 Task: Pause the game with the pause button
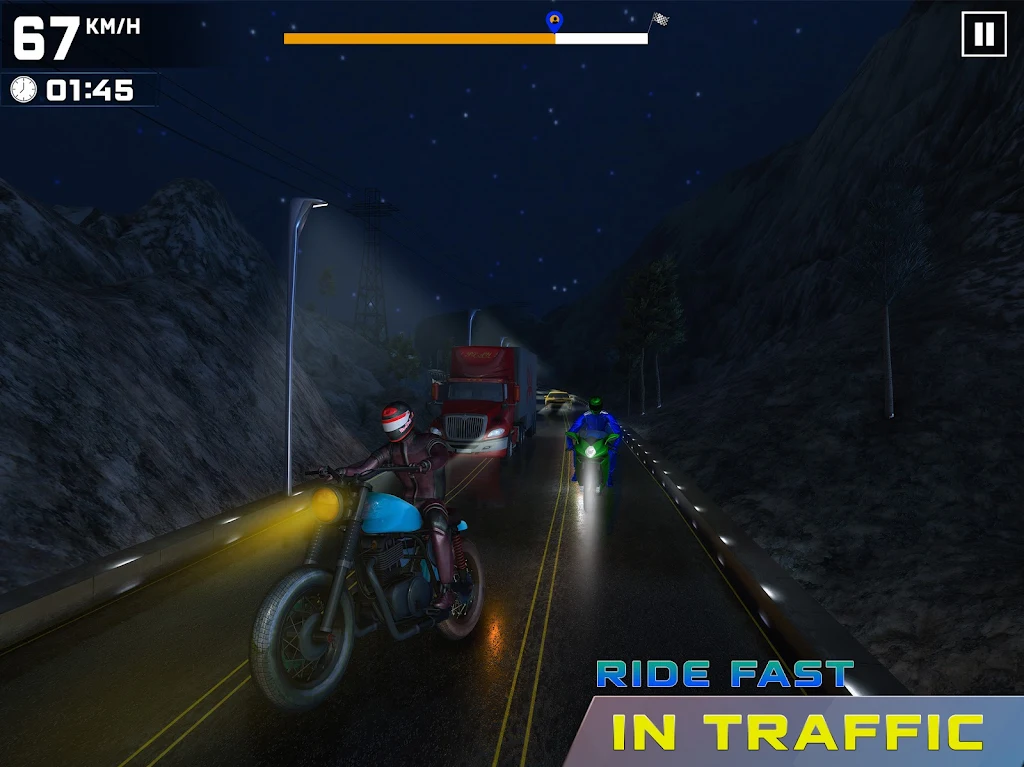pyautogui.click(x=984, y=35)
